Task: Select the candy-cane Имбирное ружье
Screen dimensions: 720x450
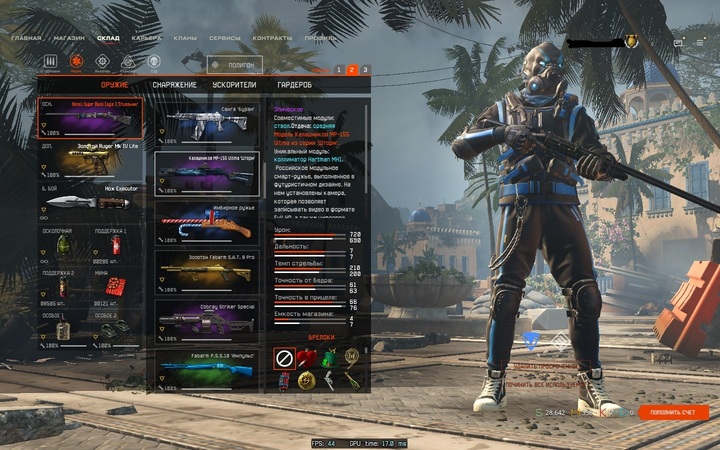Action: (206, 223)
